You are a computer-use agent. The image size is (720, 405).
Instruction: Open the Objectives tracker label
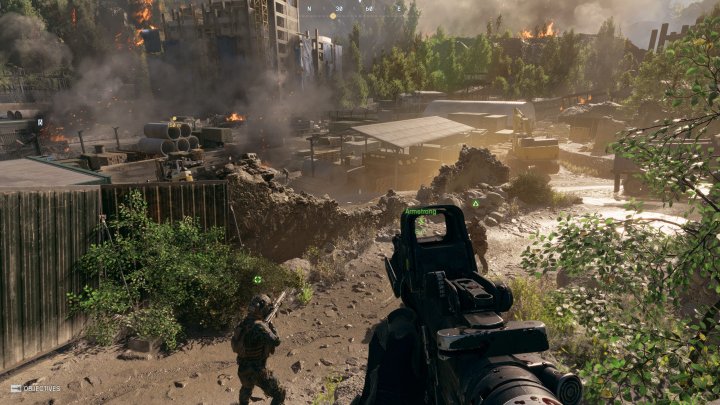[36, 388]
